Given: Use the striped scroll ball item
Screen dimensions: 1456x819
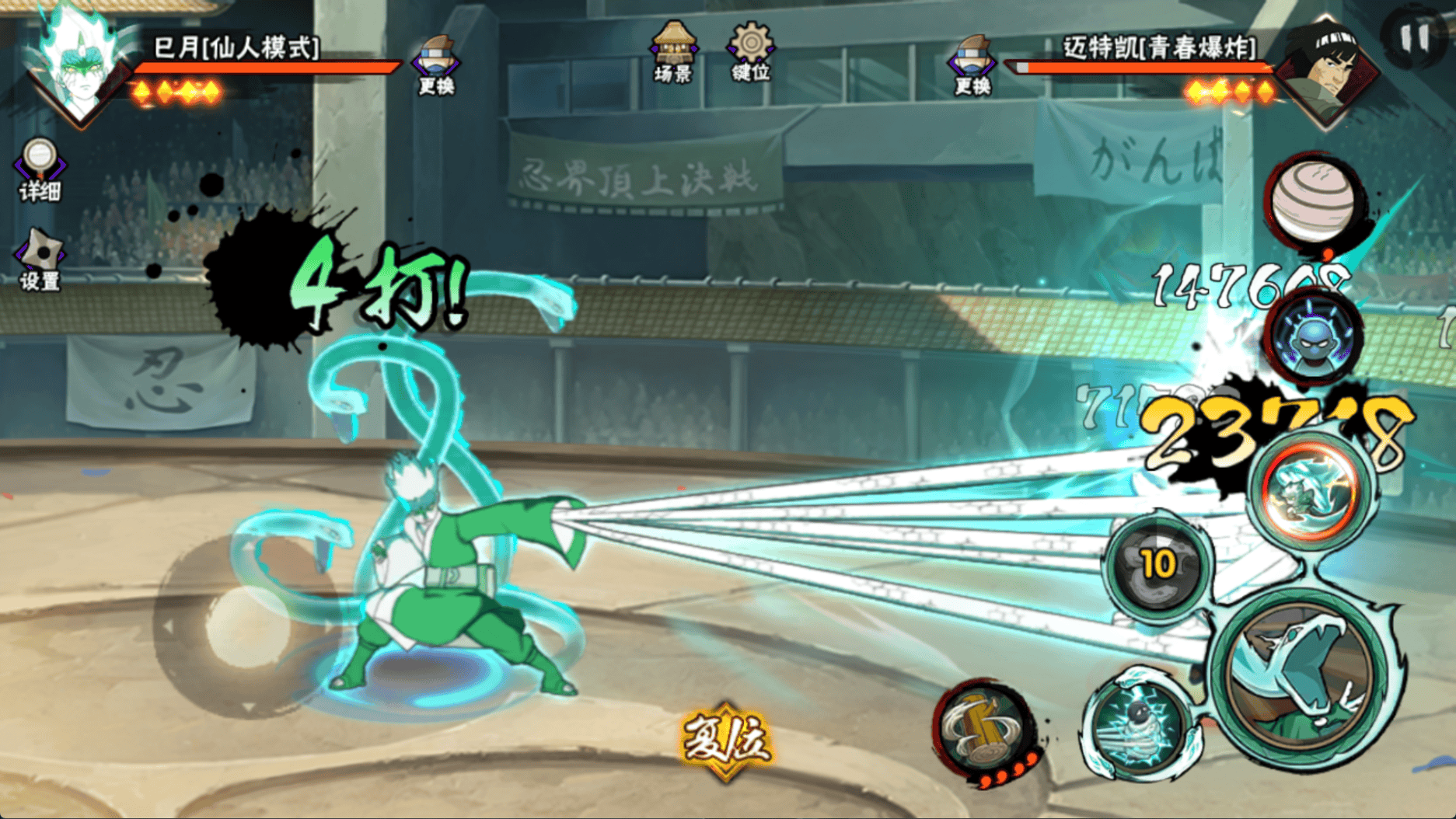Looking at the screenshot, I should click(x=1313, y=200).
